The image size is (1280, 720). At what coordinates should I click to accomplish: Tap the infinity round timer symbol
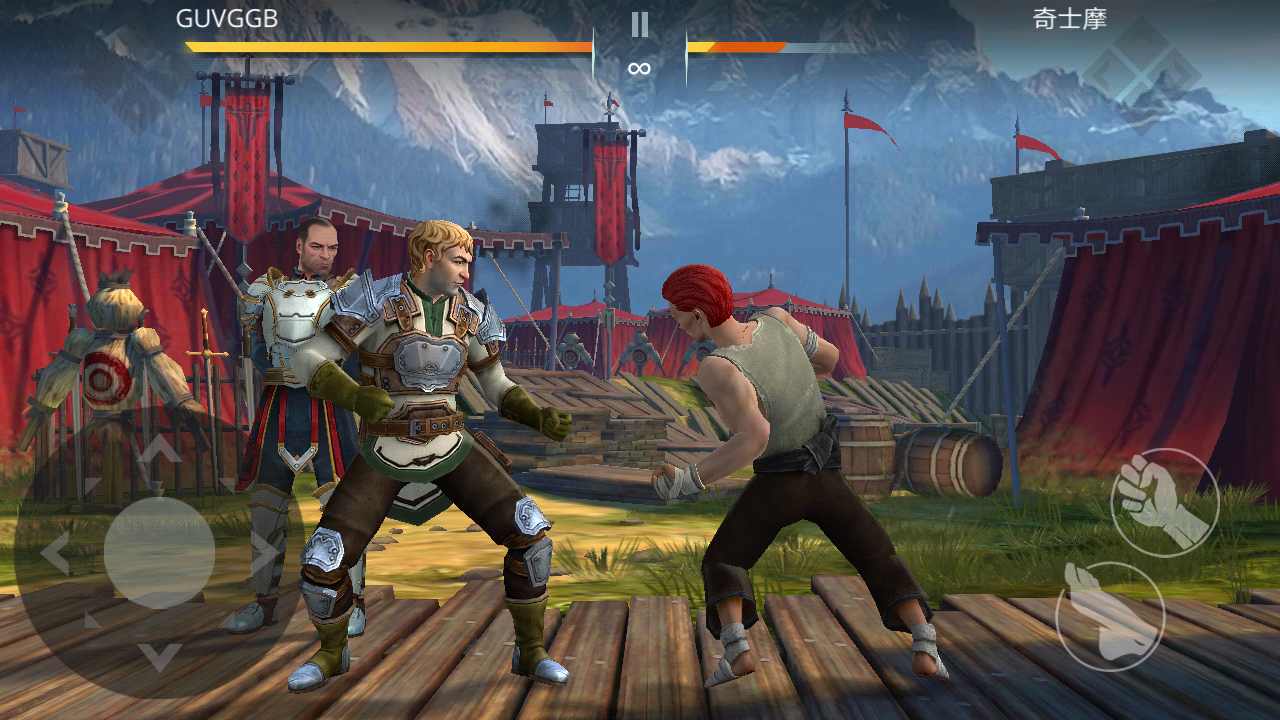639,69
